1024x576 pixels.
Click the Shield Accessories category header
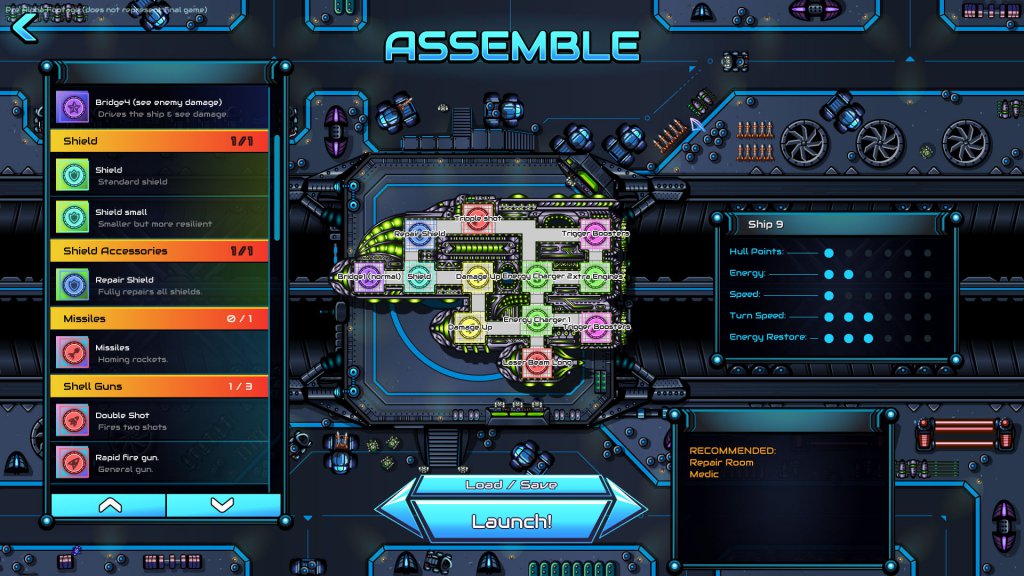[160, 251]
